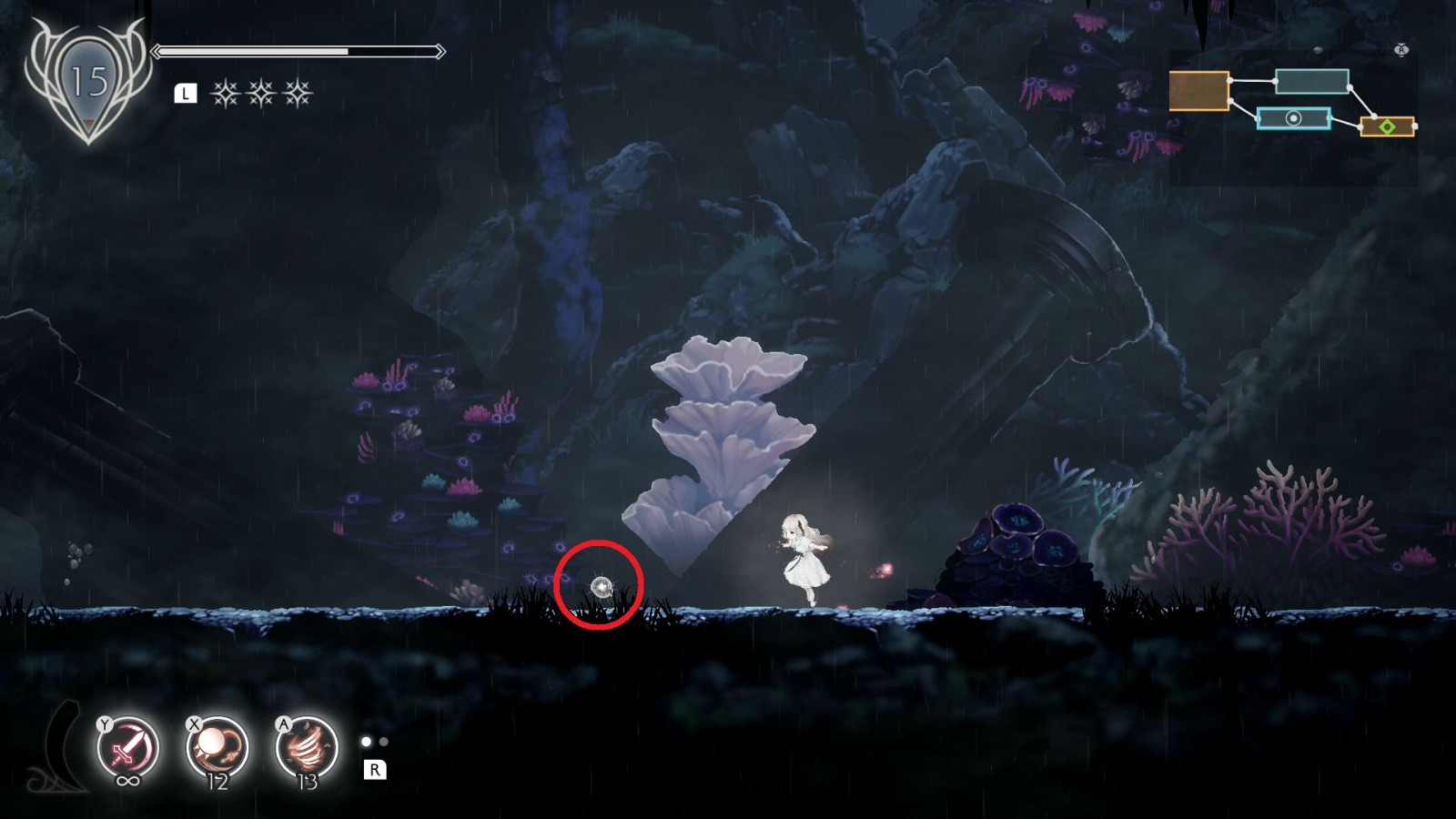Click the level 15 emblem badge

tap(86, 77)
